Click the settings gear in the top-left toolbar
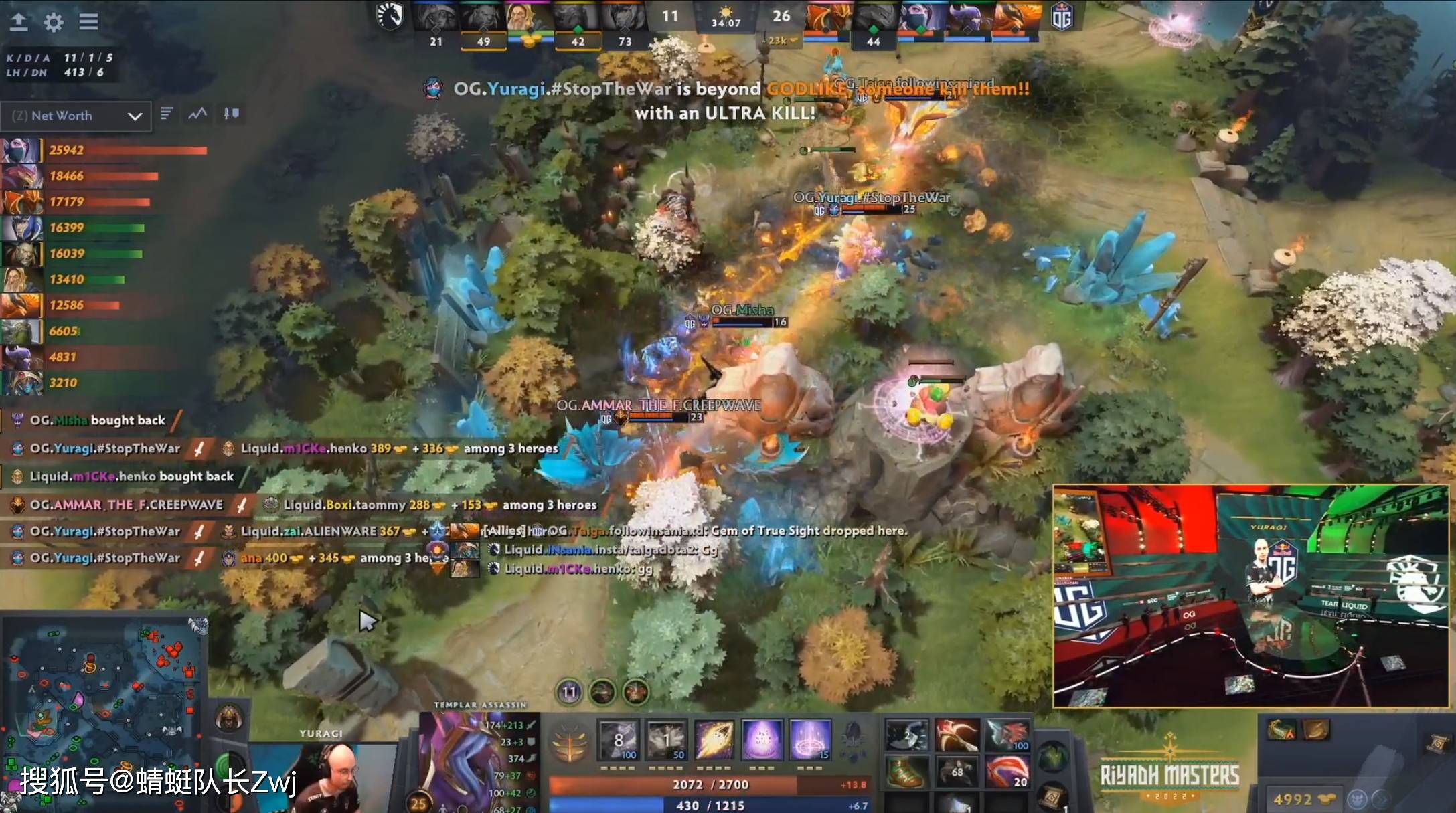The height and width of the screenshot is (813, 1456). [x=53, y=22]
